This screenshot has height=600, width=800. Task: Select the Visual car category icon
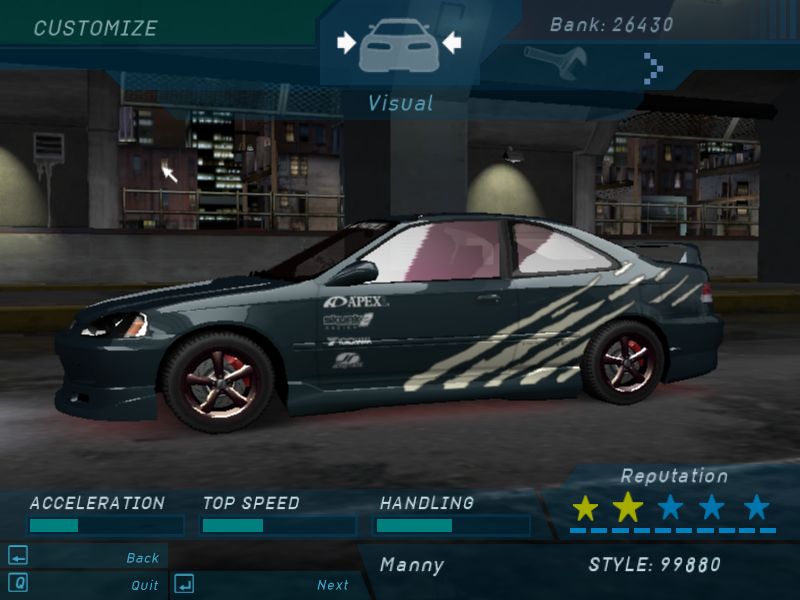[x=398, y=45]
